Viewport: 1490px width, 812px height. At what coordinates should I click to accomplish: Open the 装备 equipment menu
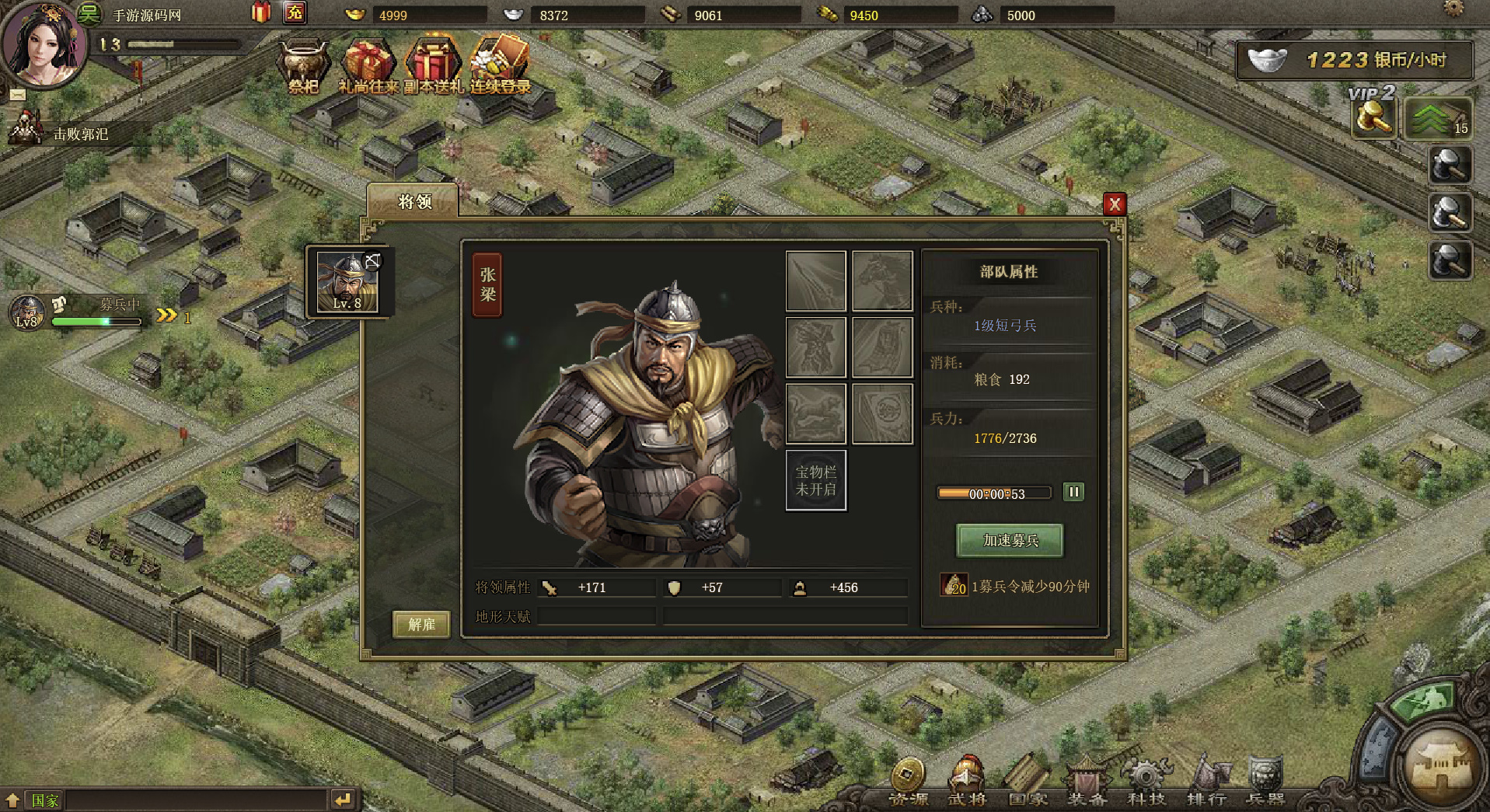[1087, 781]
